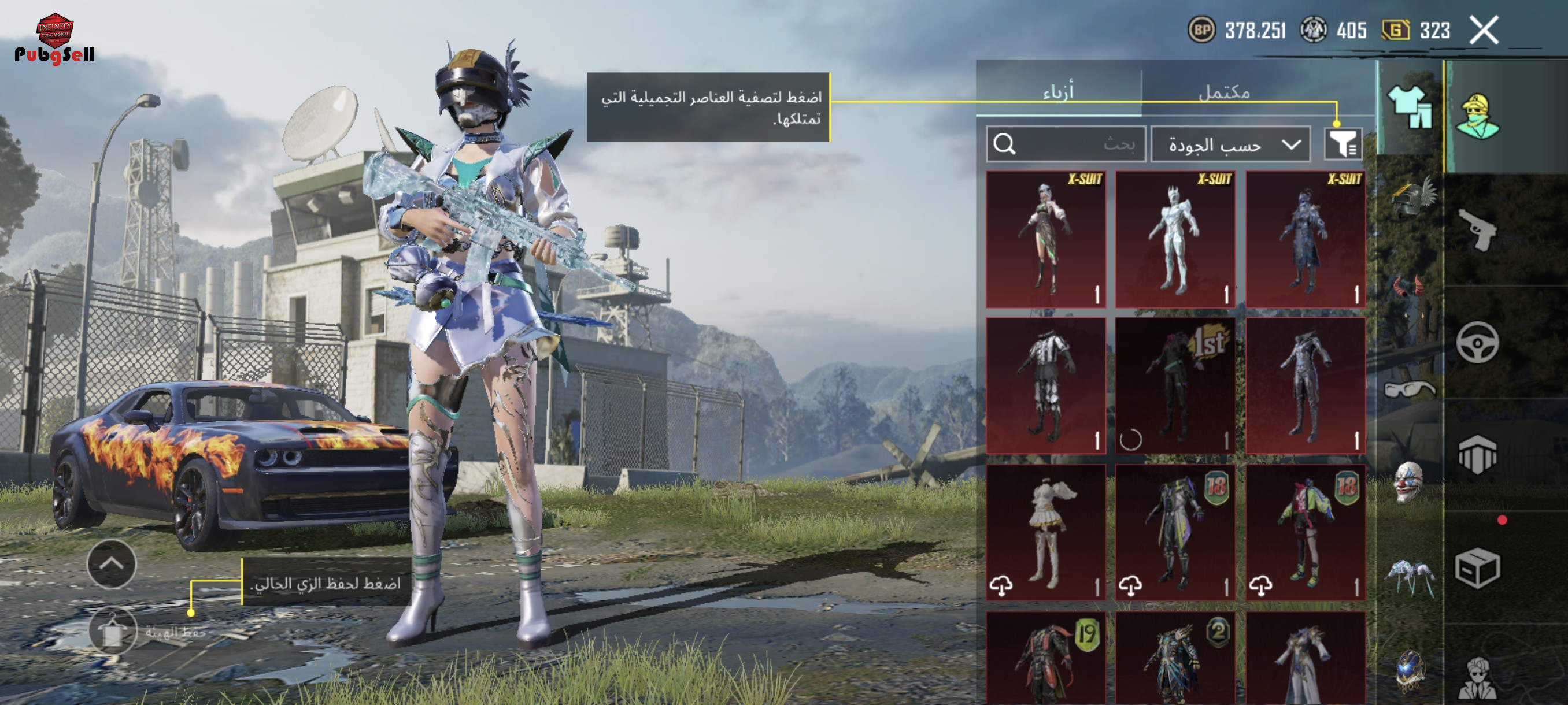Click the search field with magnifier

pos(1065,144)
